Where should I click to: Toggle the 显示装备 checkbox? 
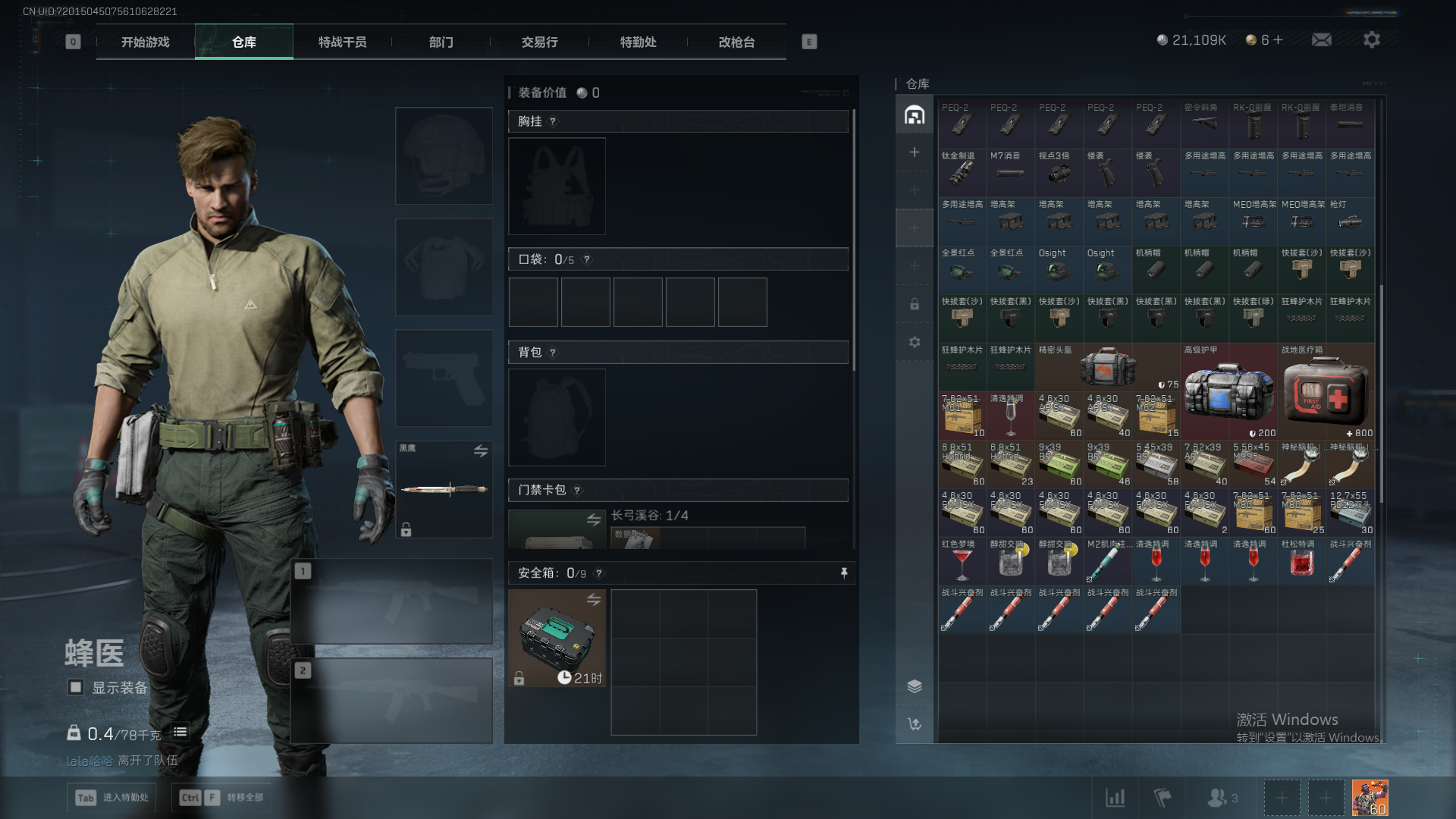[76, 687]
